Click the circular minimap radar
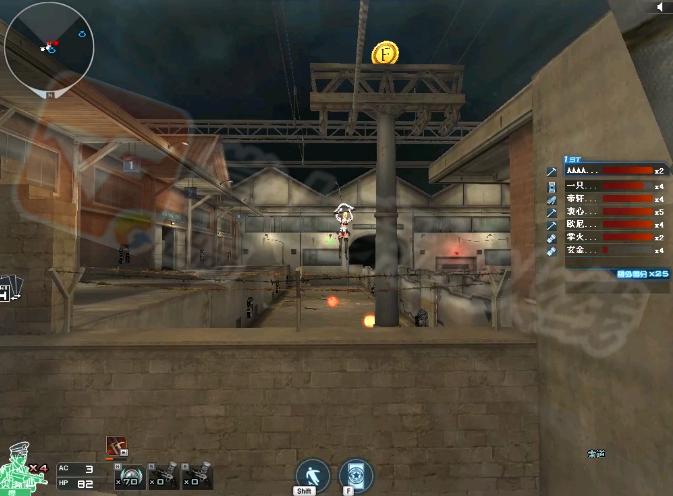Viewport: 673px width, 496px height. [49, 46]
